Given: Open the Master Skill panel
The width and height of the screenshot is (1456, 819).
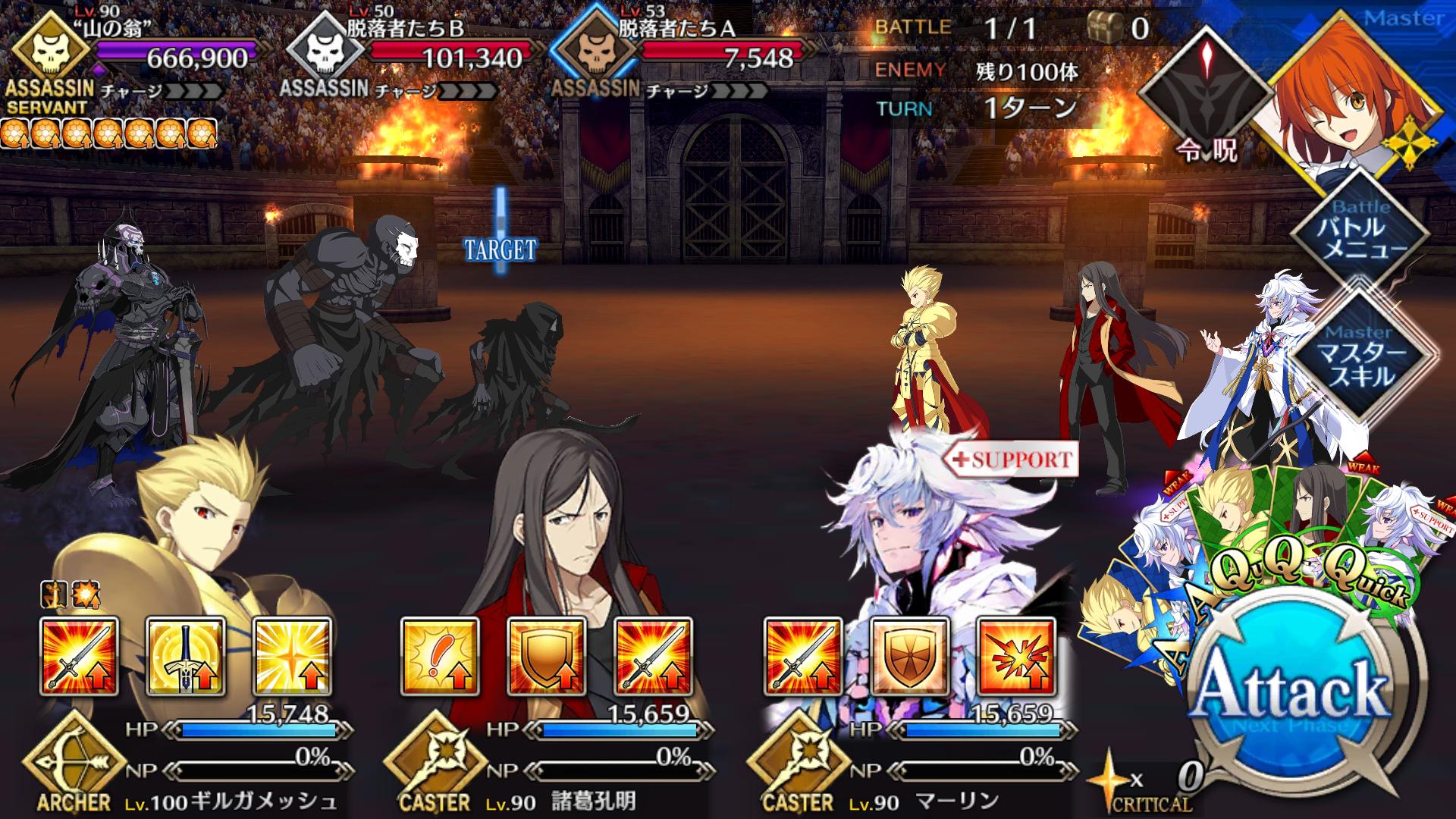Looking at the screenshot, I should [1361, 356].
